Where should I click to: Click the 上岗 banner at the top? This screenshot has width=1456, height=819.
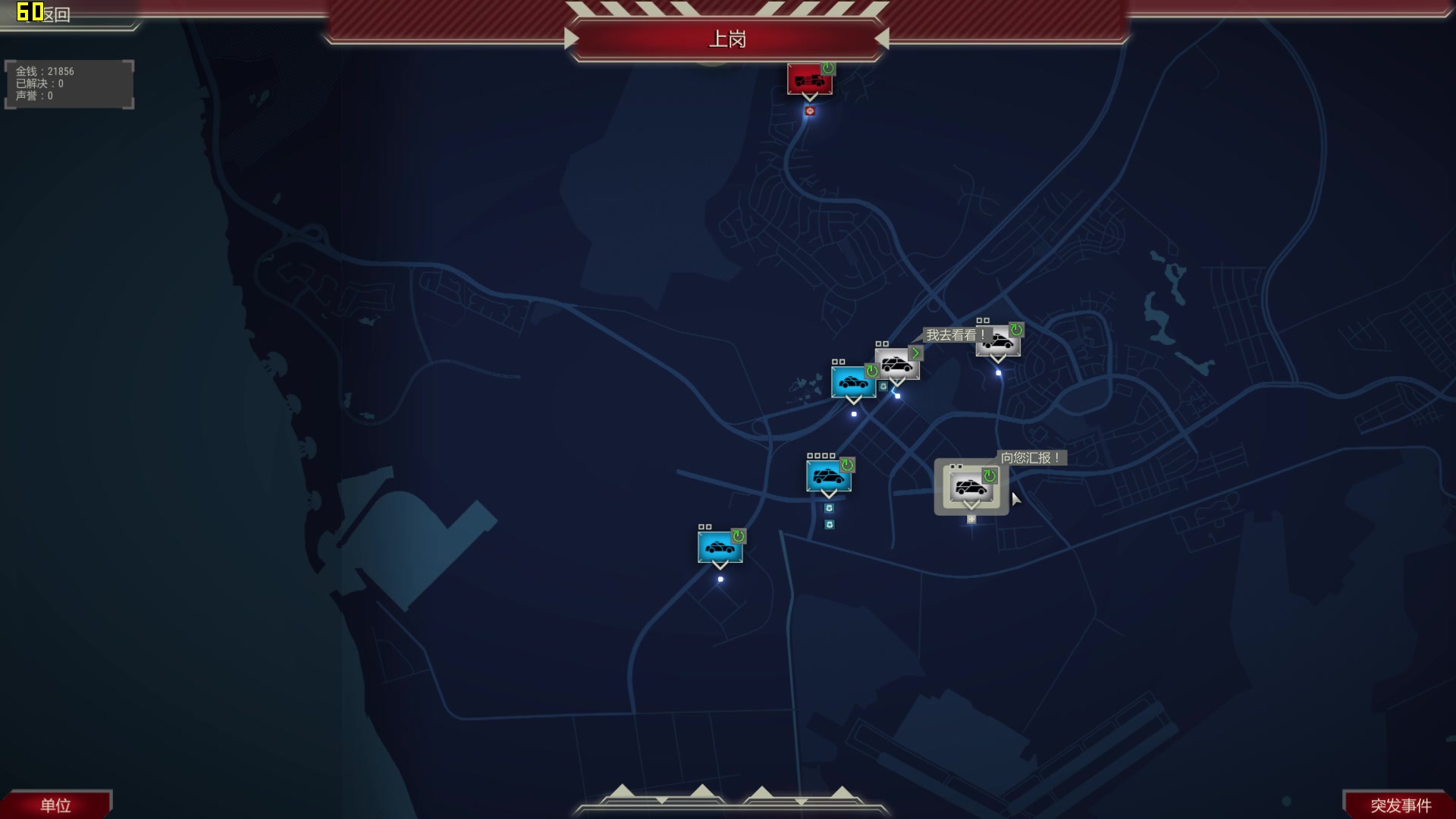point(726,39)
